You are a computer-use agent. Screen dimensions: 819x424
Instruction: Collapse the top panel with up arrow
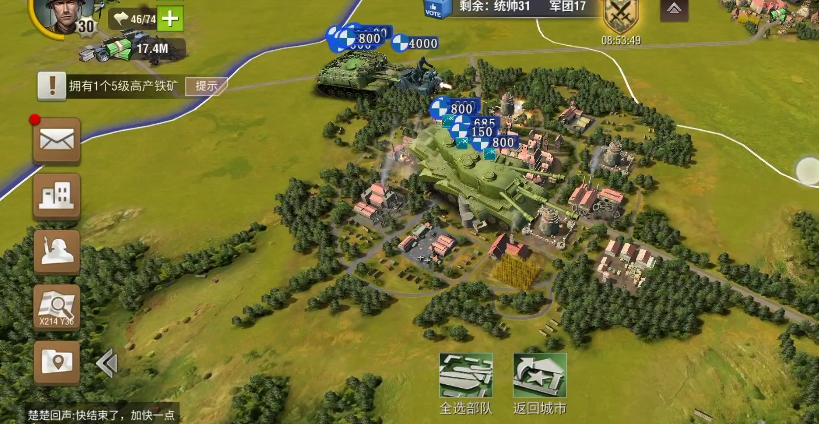pyautogui.click(x=674, y=10)
